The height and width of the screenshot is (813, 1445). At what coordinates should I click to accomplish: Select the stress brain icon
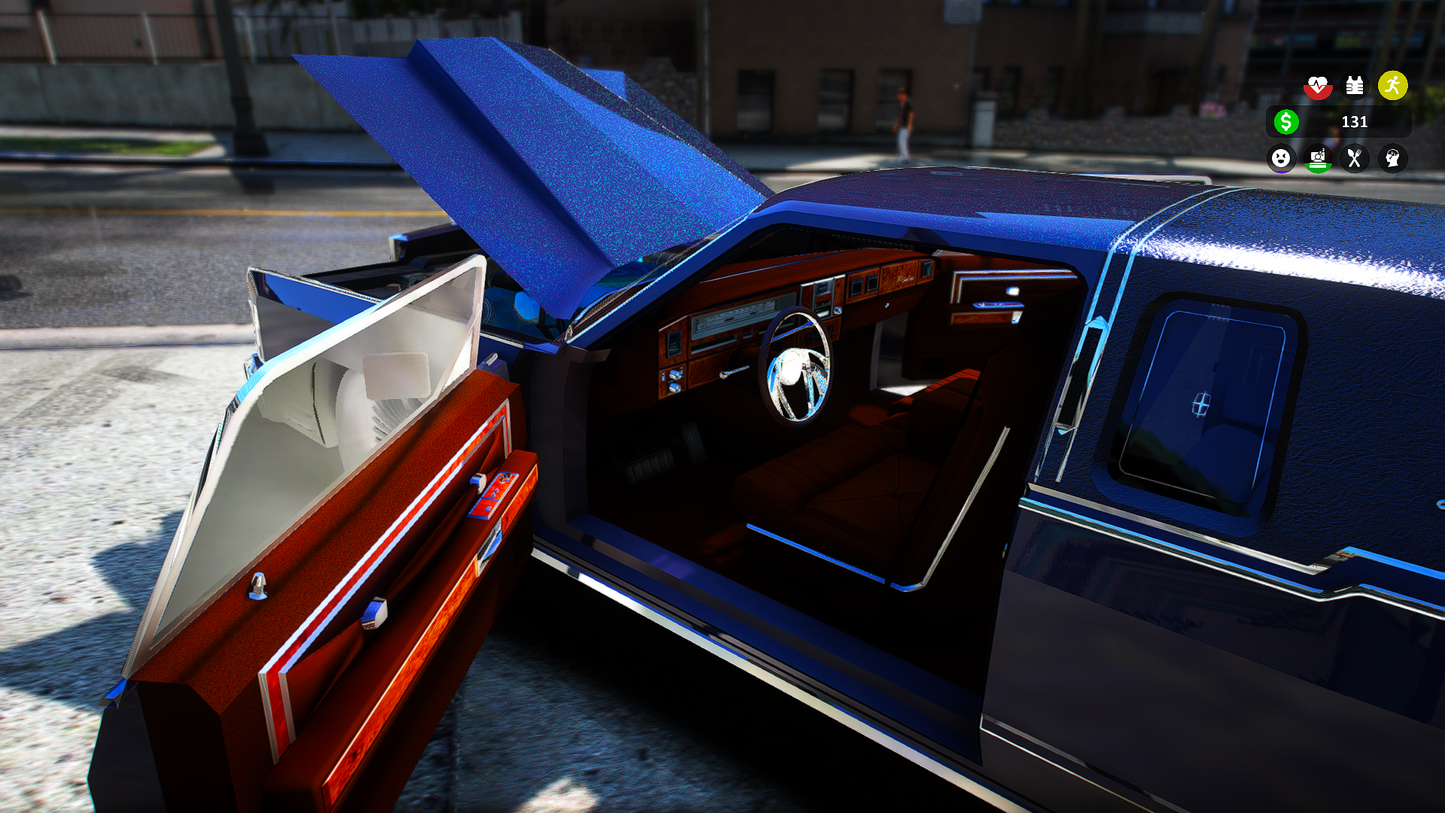tap(1392, 158)
